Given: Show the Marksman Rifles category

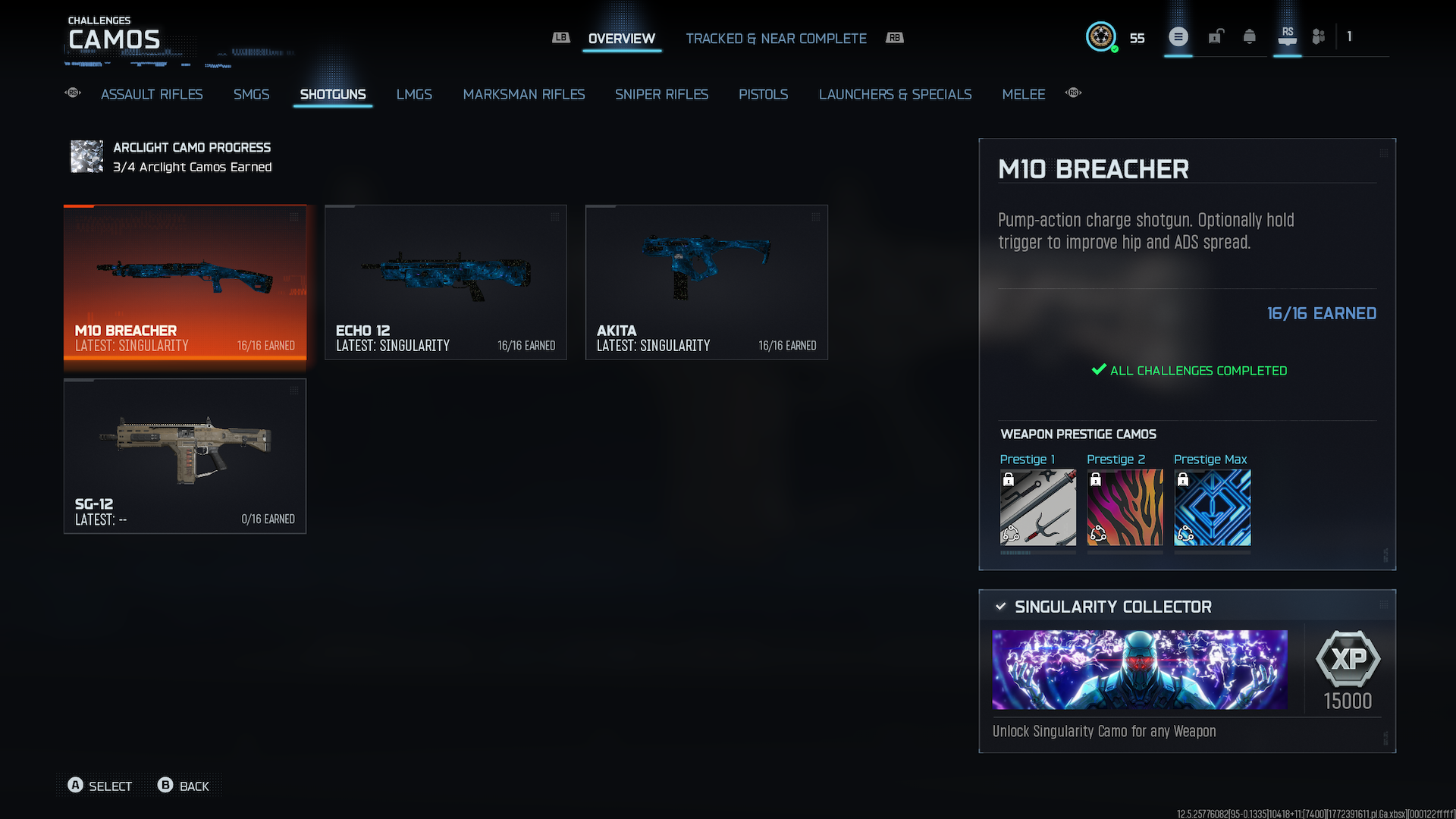Looking at the screenshot, I should [x=524, y=94].
